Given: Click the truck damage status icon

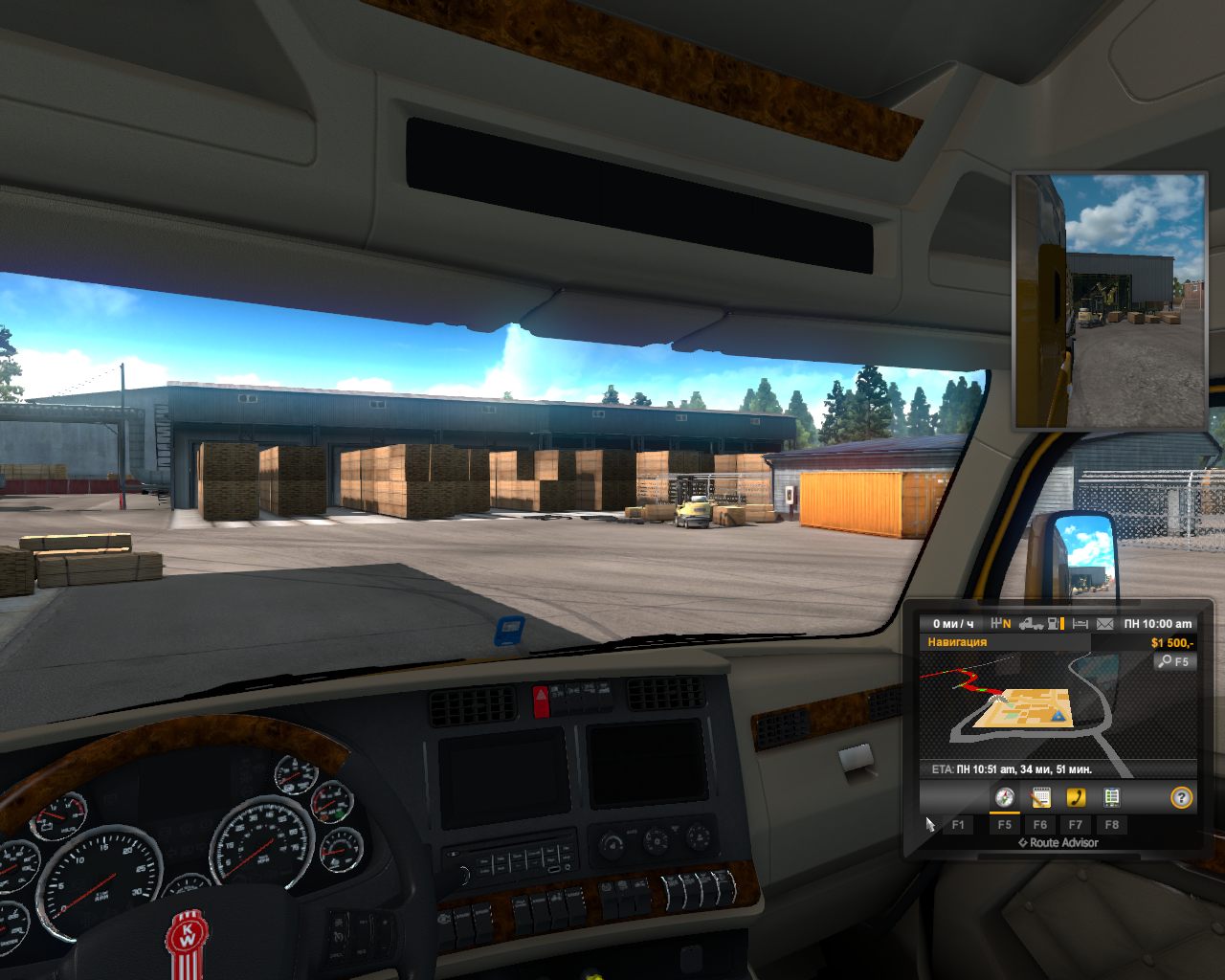Looking at the screenshot, I should coord(1031,624).
